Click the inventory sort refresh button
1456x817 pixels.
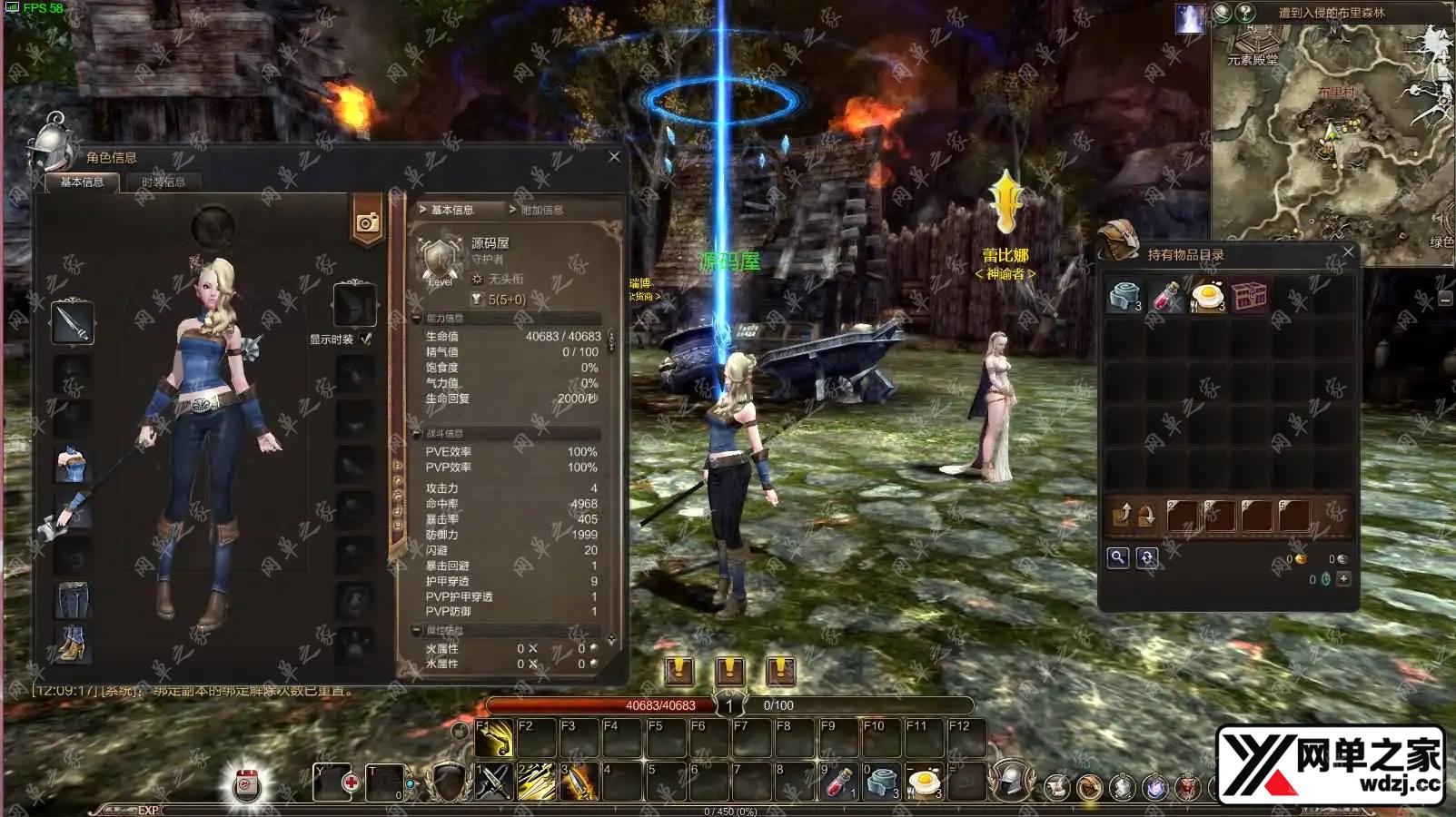pyautogui.click(x=1147, y=557)
